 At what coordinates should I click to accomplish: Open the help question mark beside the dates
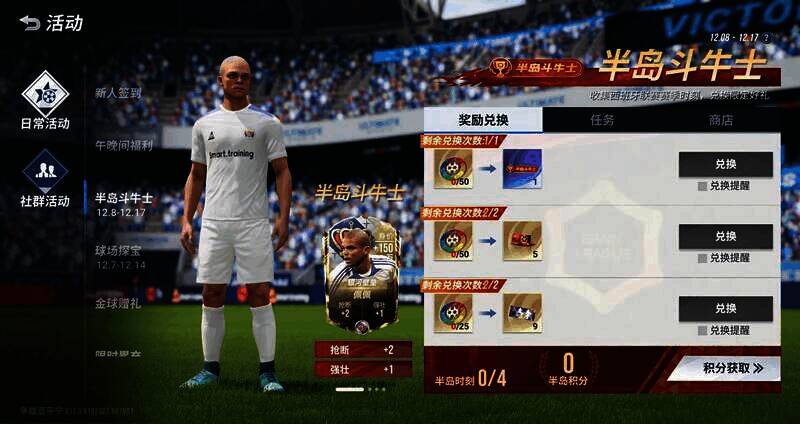pos(767,38)
